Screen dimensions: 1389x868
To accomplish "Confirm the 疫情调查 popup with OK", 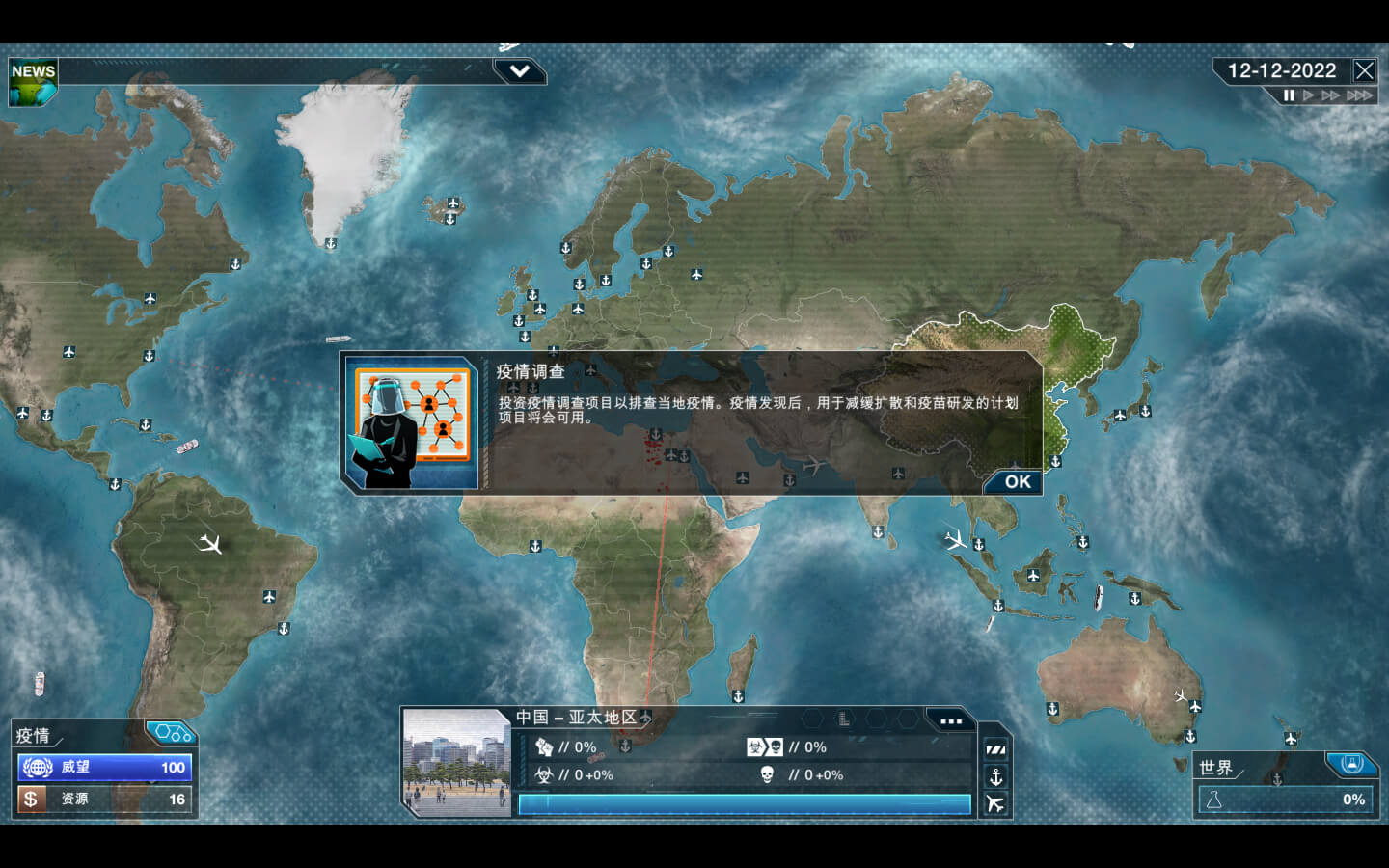I will [x=1017, y=482].
